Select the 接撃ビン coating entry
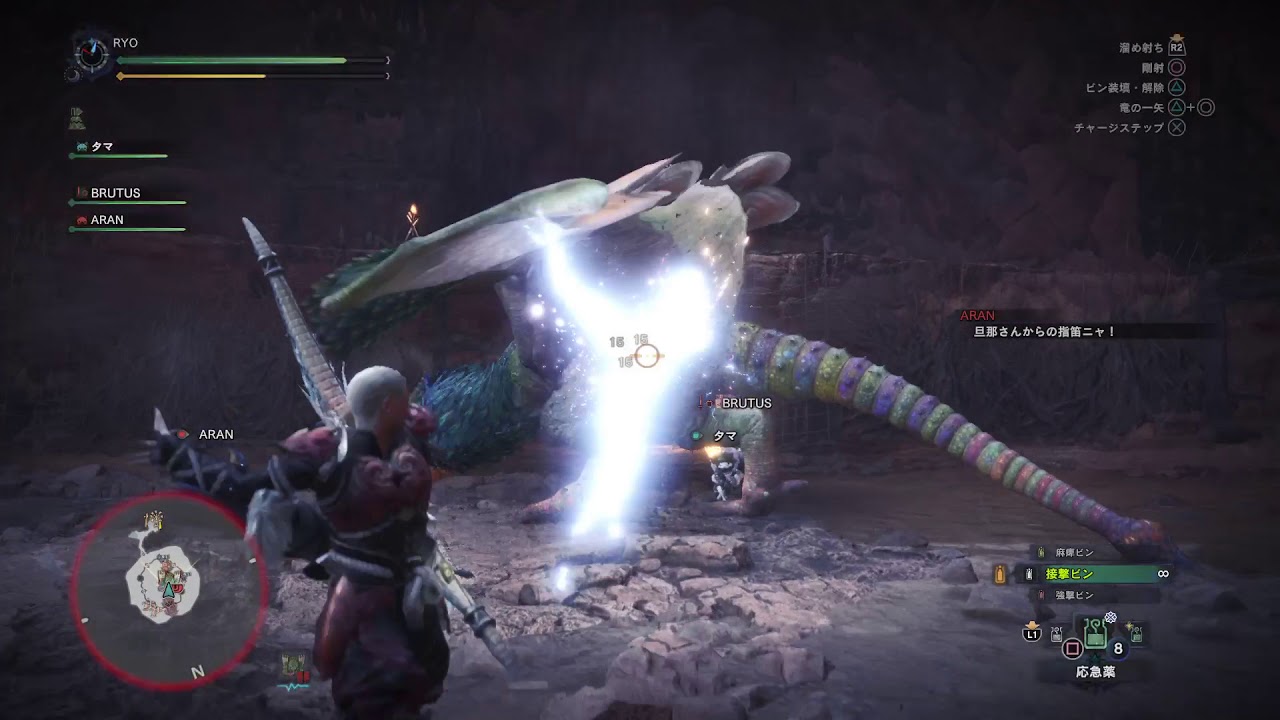 click(1071, 574)
